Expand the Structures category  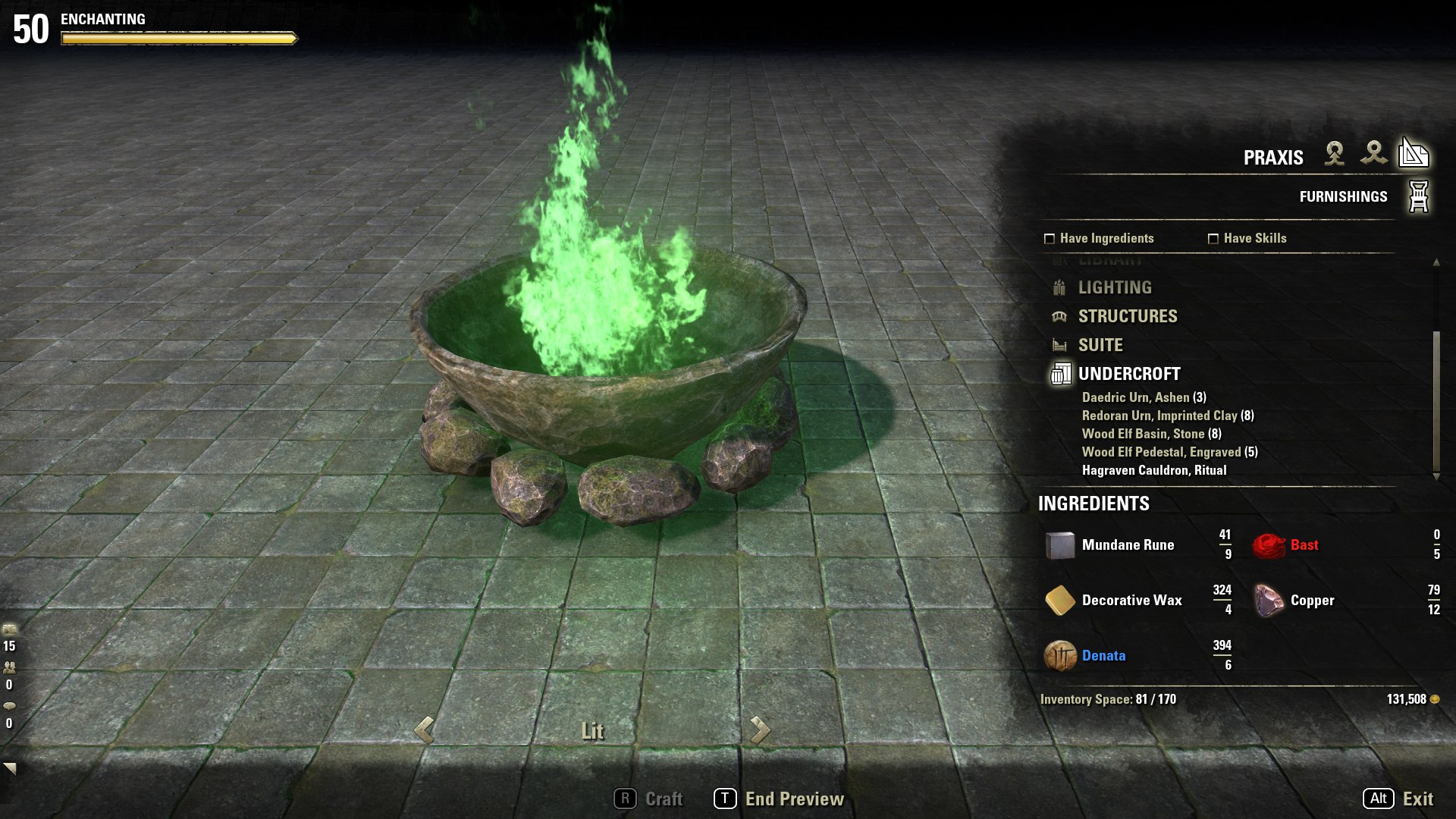tap(1128, 316)
